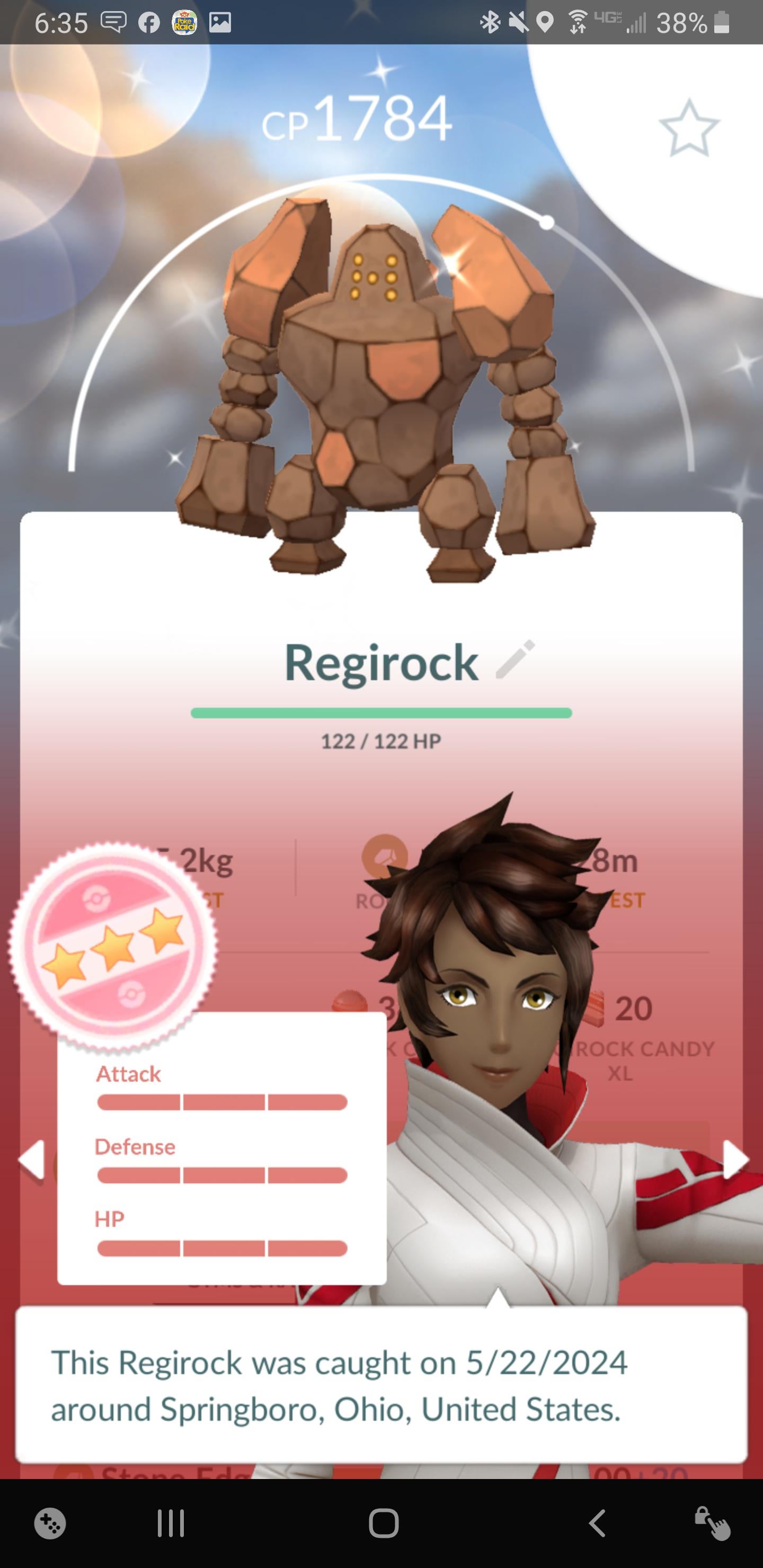Dismiss the appraisal caught-on dialogue box
The image size is (763, 1568).
click(381, 1384)
